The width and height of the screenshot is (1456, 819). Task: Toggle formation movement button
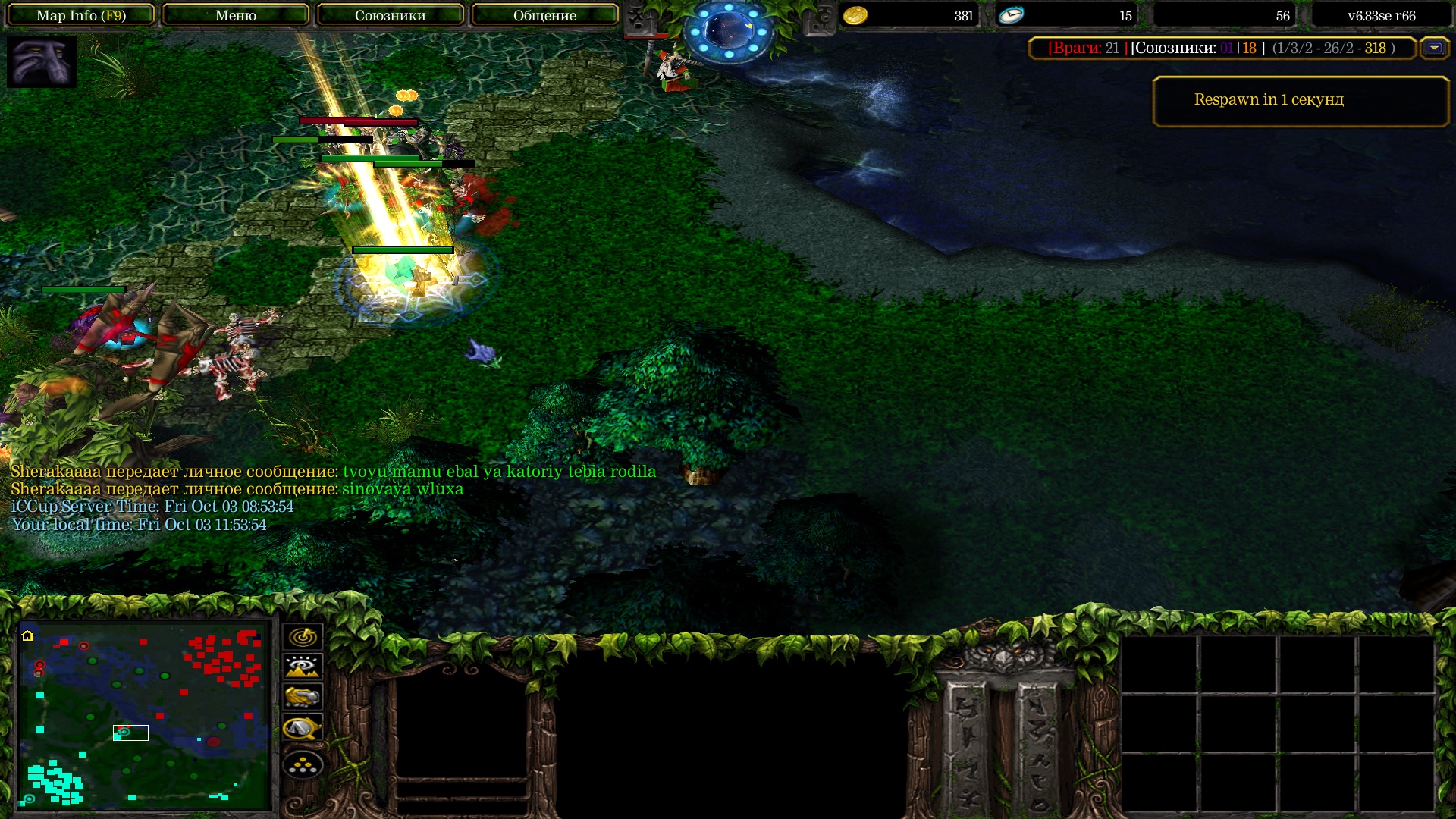303,765
